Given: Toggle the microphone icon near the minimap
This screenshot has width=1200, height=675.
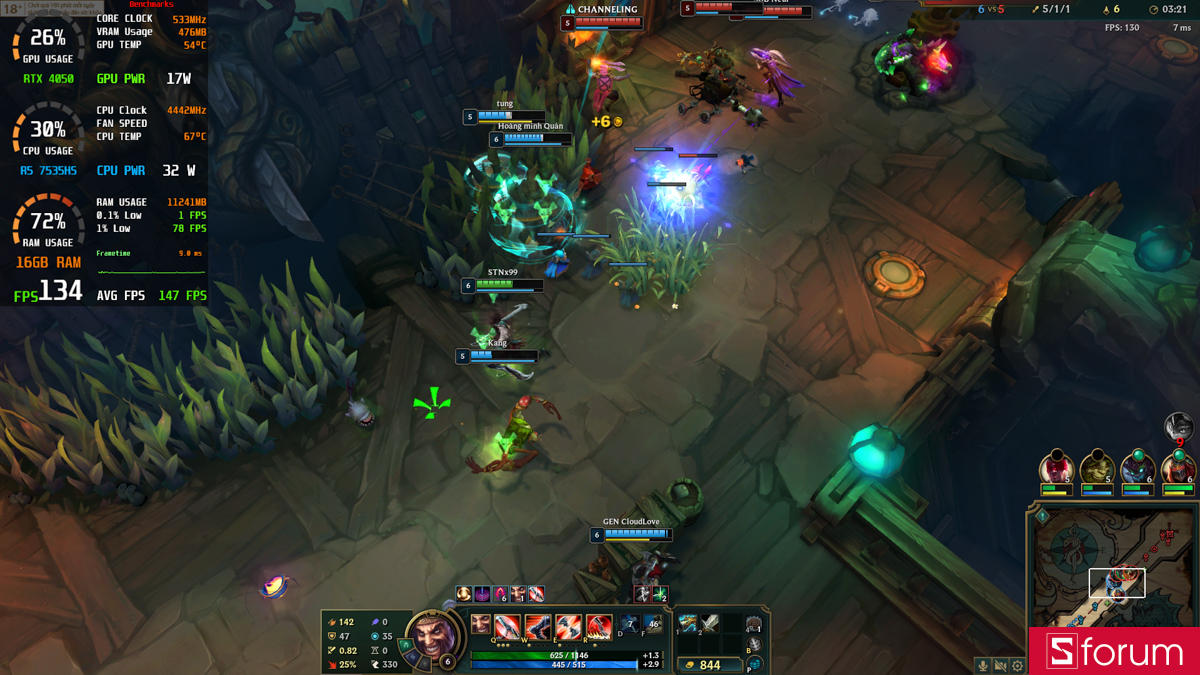Looking at the screenshot, I should click(x=983, y=665).
